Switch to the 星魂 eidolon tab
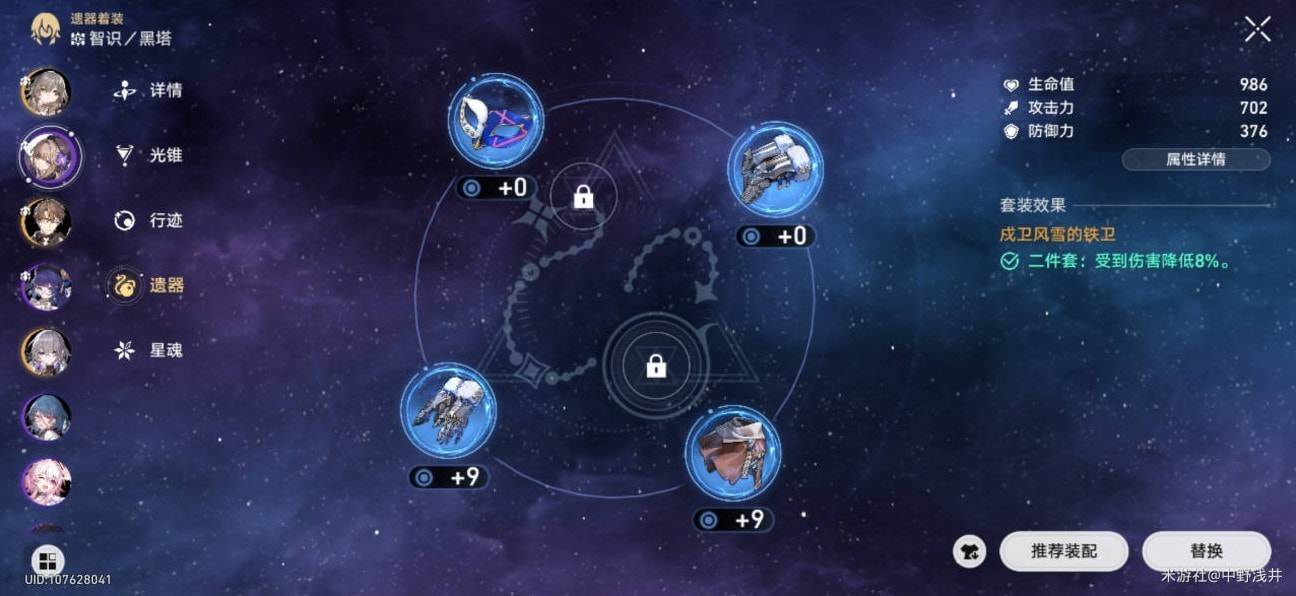The width and height of the screenshot is (1296, 596). (149, 350)
